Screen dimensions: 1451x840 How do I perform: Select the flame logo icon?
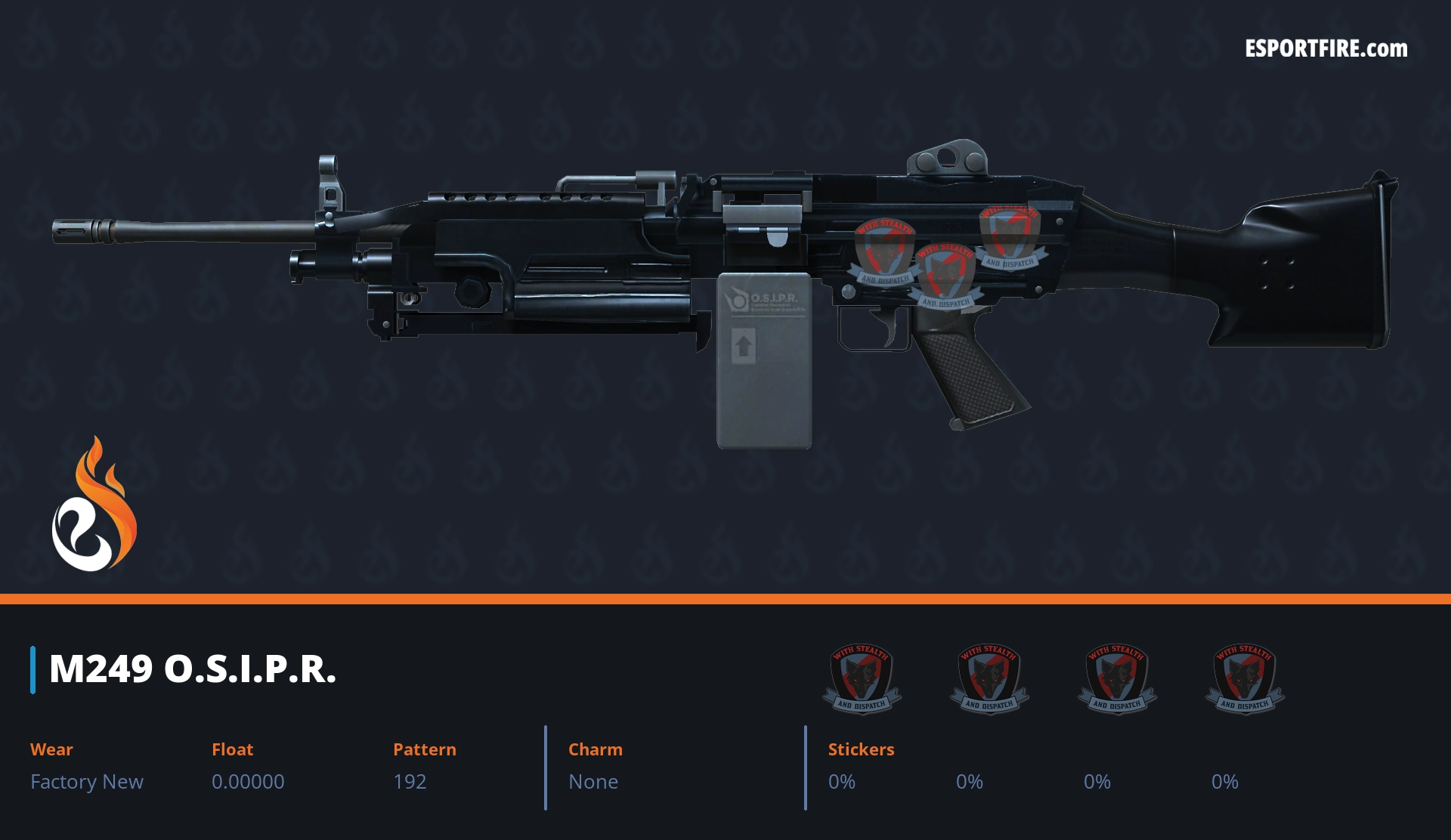pyautogui.click(x=94, y=505)
